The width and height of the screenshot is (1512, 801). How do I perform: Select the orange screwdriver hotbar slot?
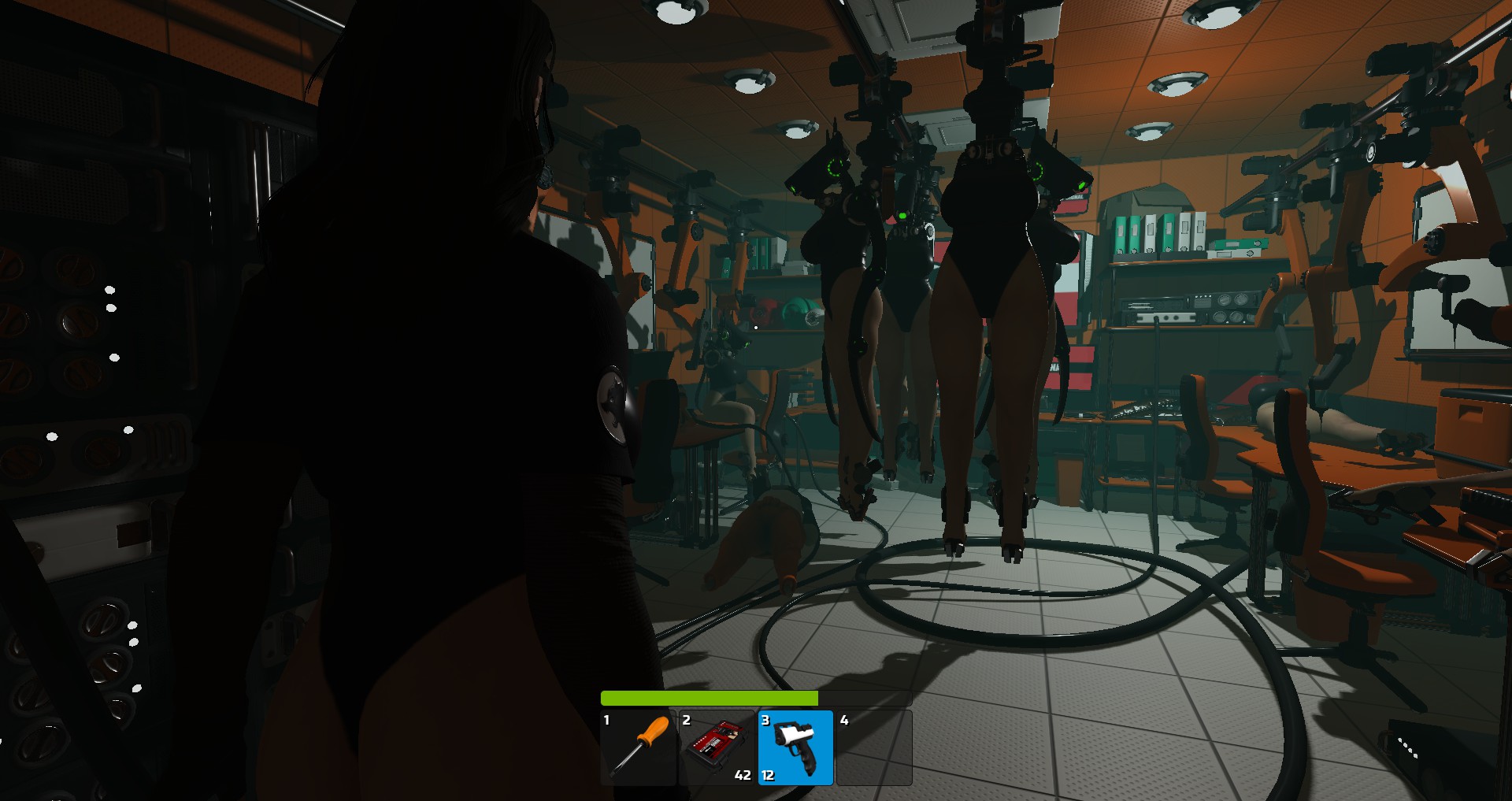tap(639, 747)
